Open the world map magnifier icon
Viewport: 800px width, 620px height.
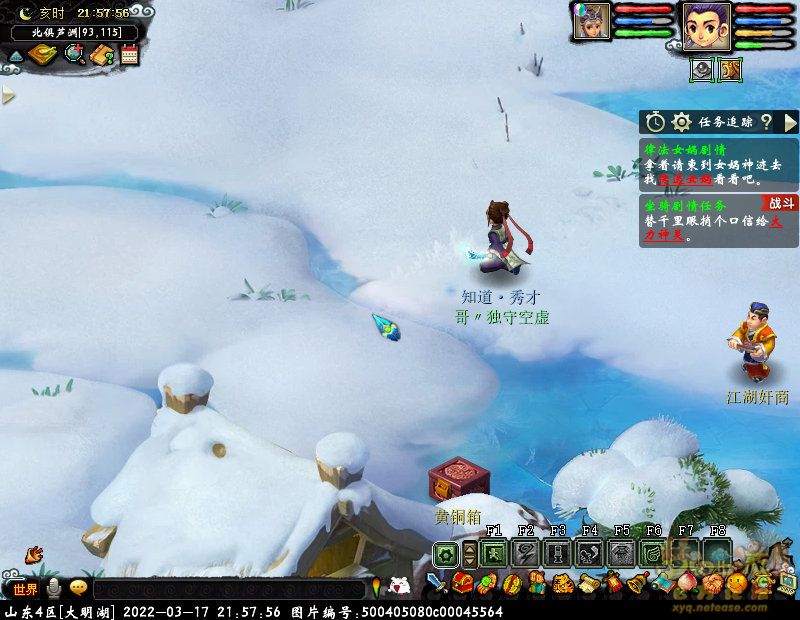coord(75,54)
